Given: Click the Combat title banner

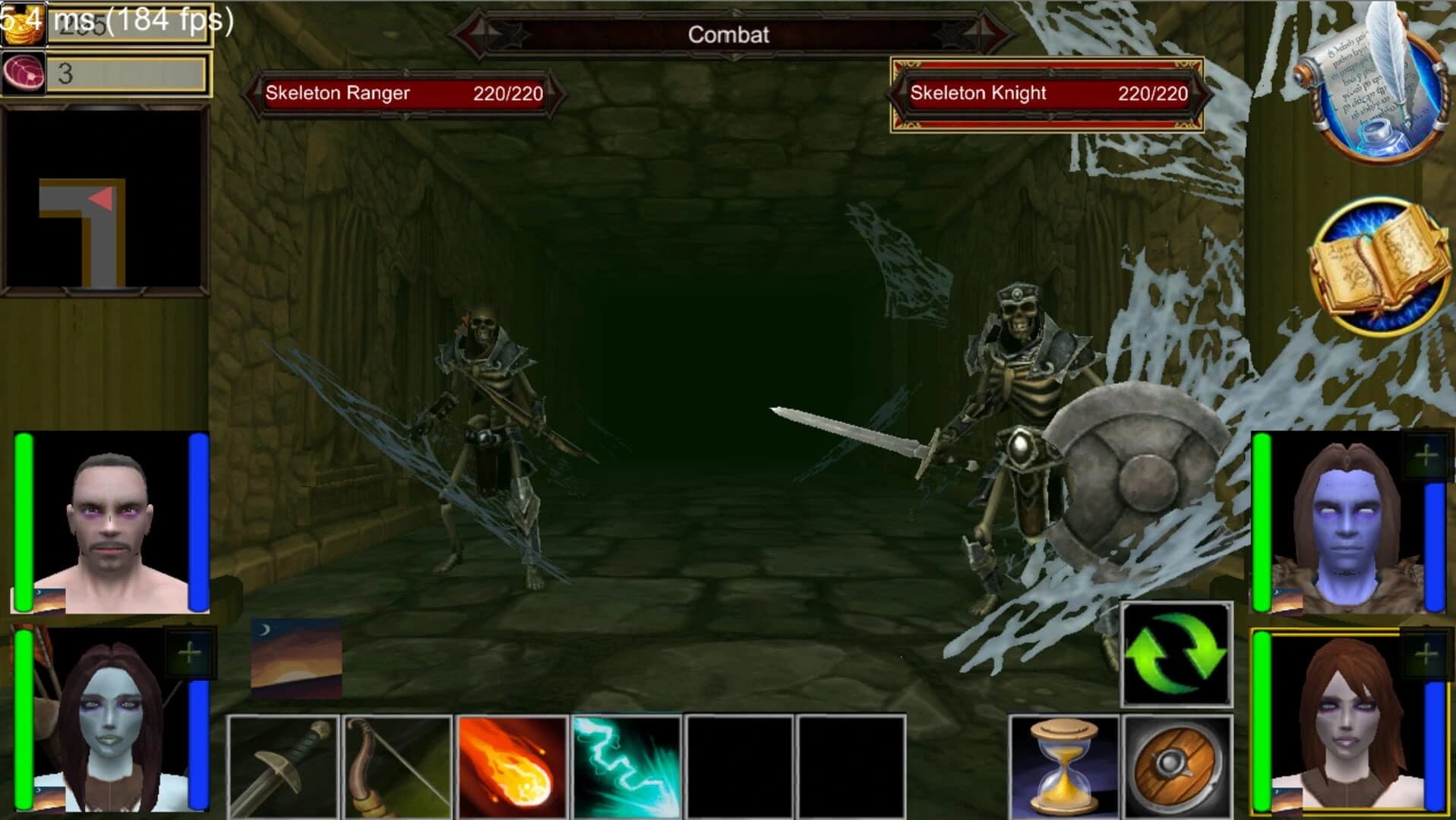Looking at the screenshot, I should click(728, 33).
